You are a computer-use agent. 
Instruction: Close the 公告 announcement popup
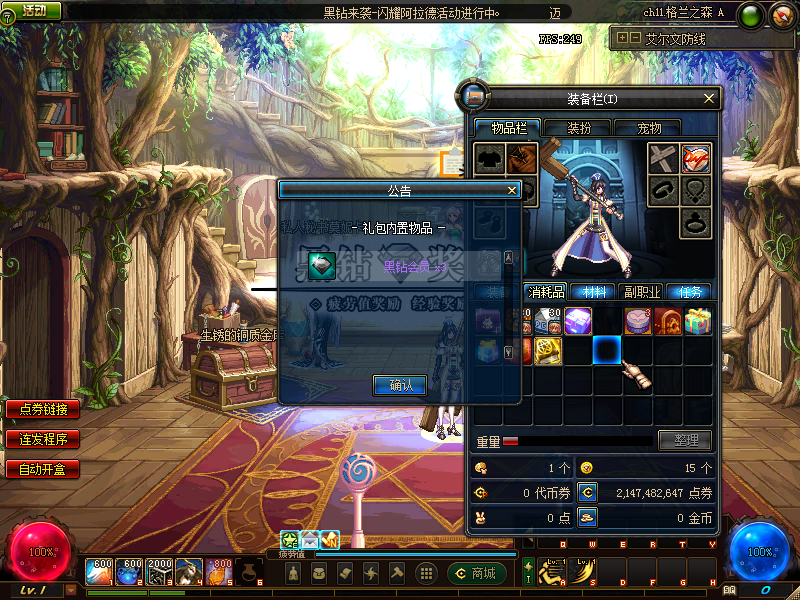pyautogui.click(x=512, y=190)
